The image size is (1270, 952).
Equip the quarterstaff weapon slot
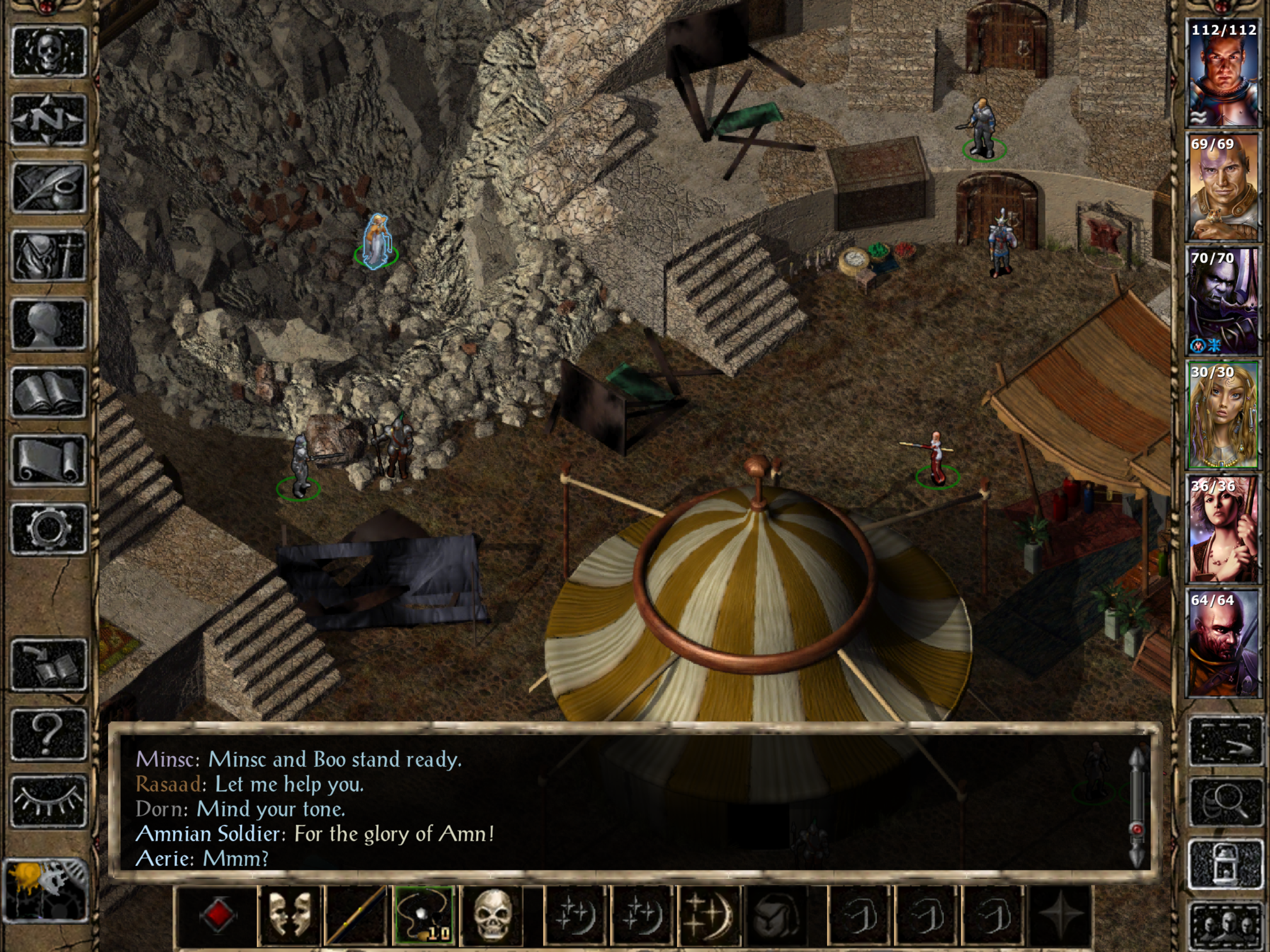(356, 915)
